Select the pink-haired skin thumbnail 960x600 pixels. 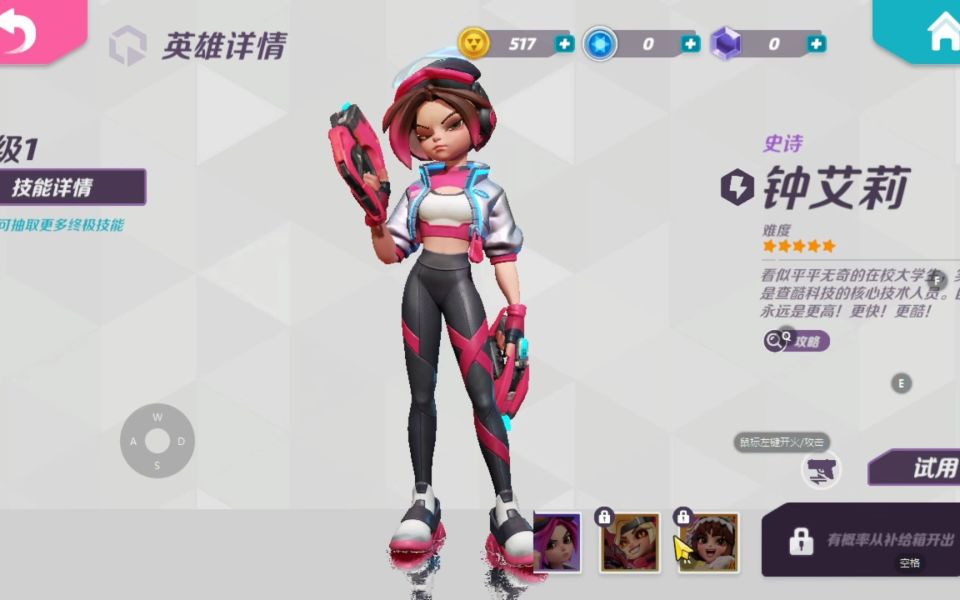click(557, 543)
